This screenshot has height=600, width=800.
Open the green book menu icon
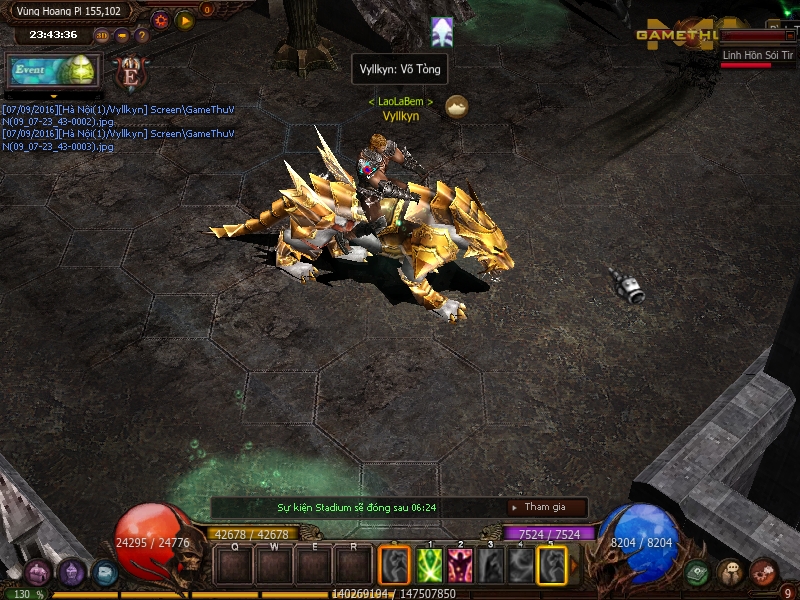698,572
